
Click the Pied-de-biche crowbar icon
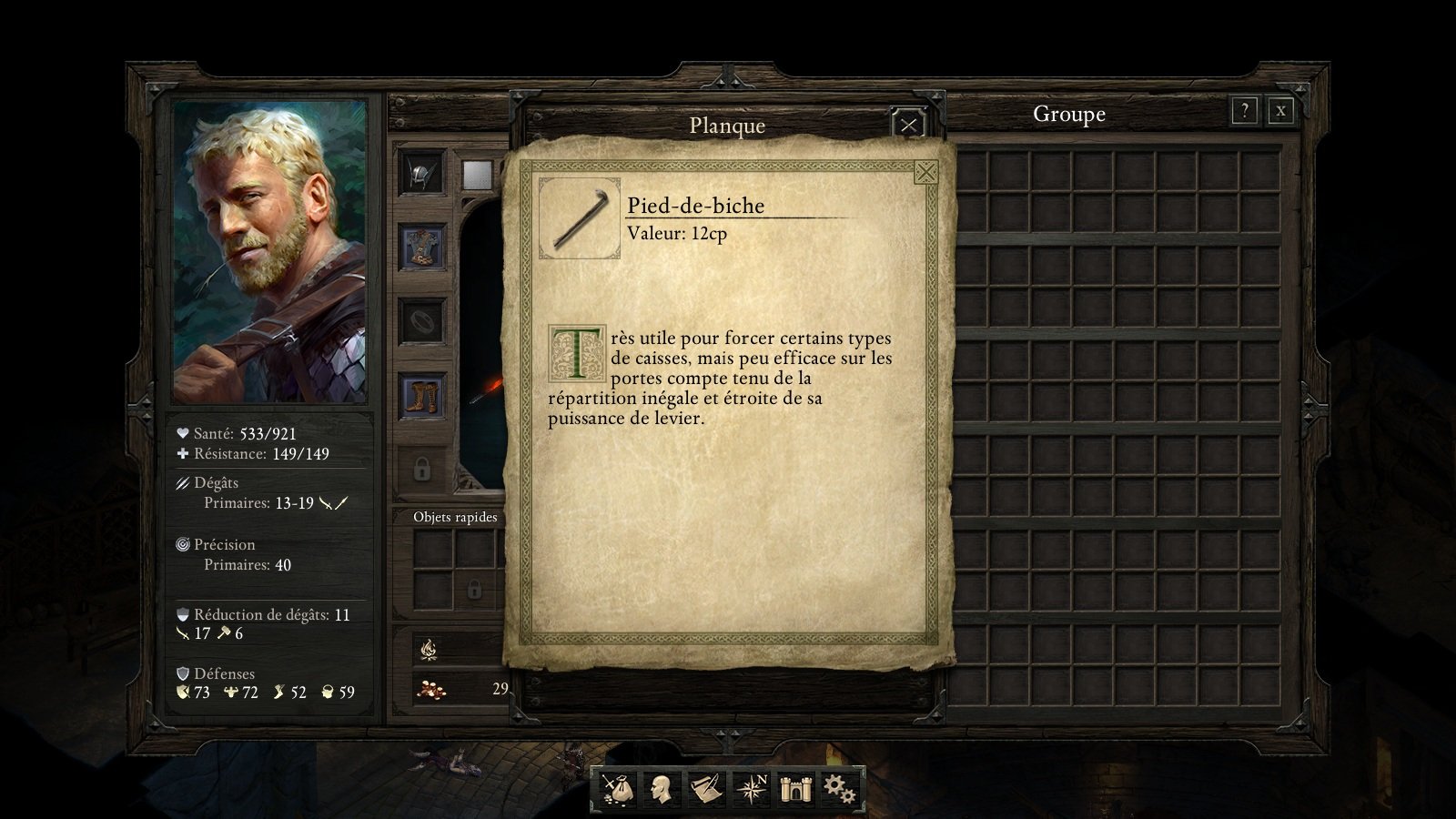pos(579,218)
